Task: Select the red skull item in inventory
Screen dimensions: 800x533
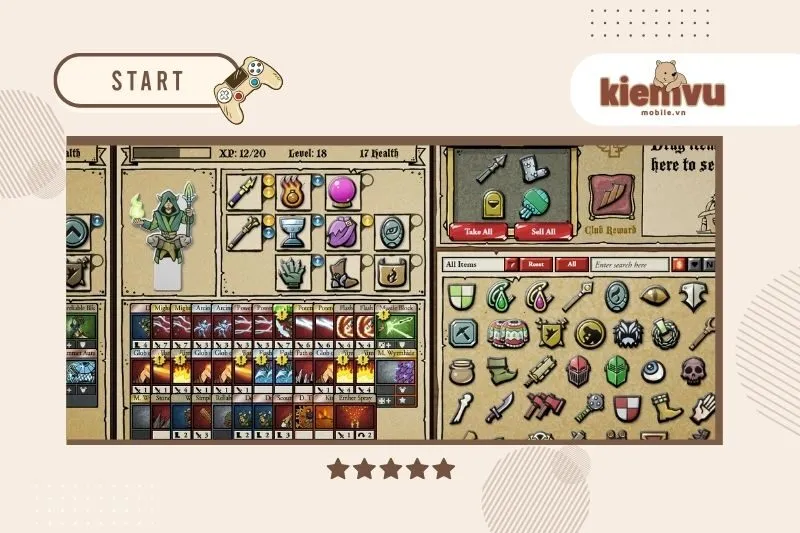Action: pos(693,370)
